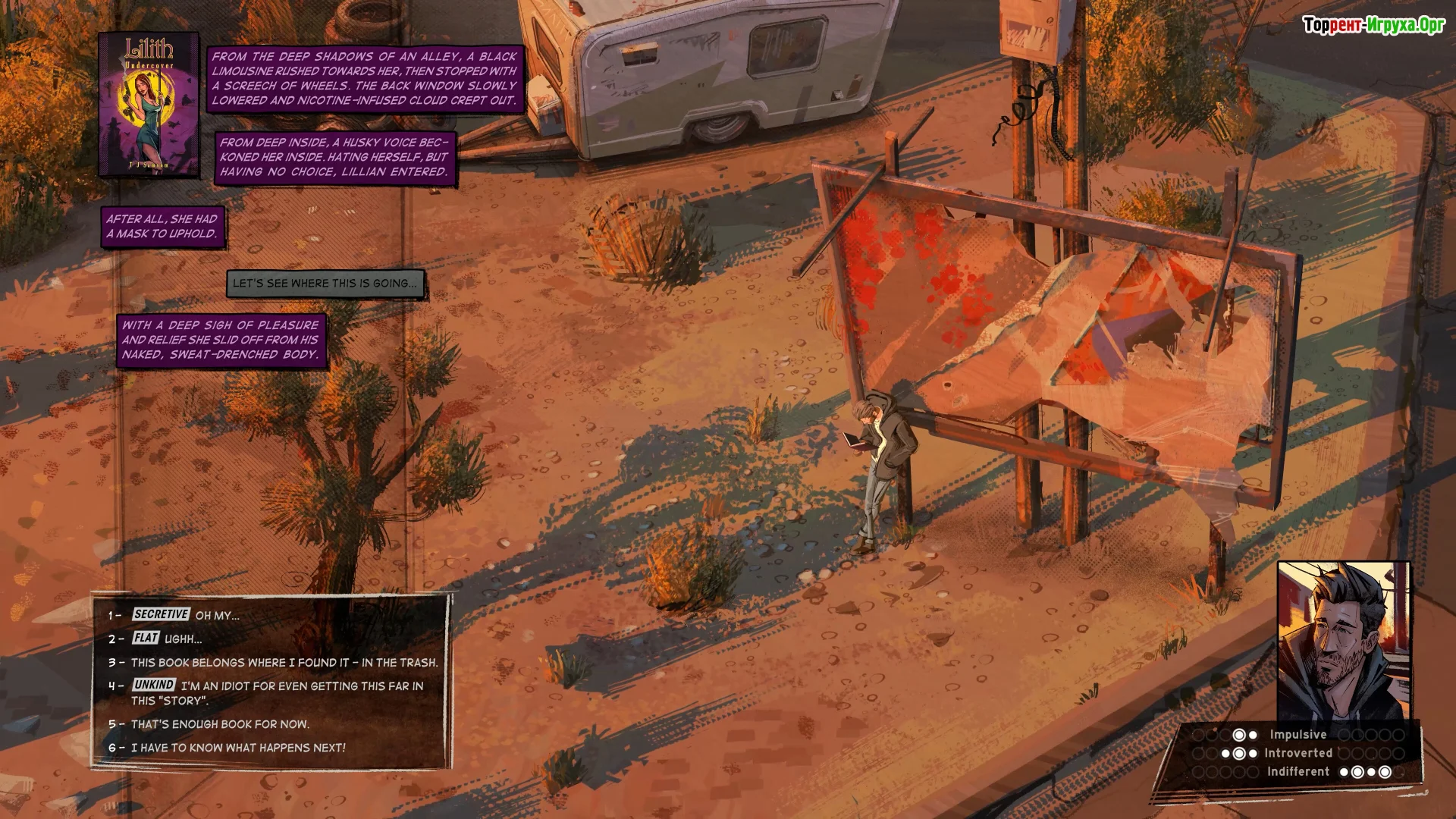1456x819 pixels.
Task: Open the character portrait
Action: [1343, 641]
